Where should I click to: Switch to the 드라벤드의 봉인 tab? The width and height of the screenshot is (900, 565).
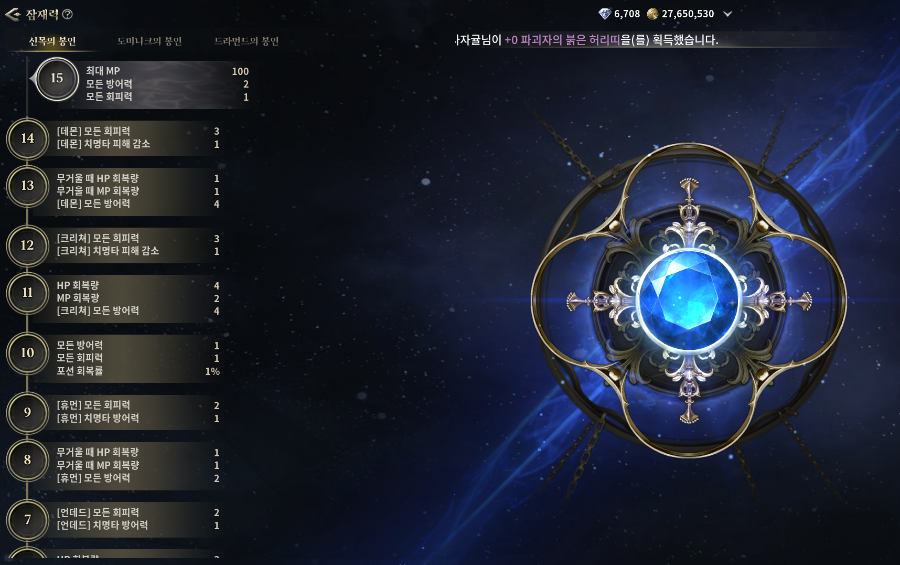coord(246,42)
